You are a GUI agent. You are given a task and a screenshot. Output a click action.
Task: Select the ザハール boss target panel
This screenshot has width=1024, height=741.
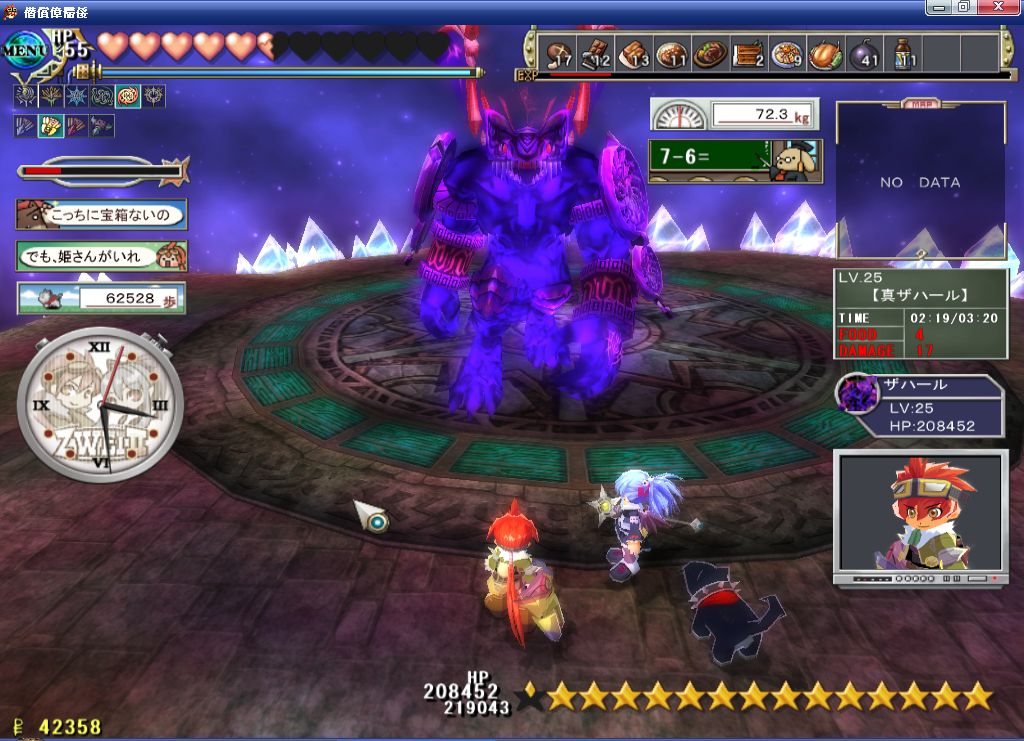point(920,406)
